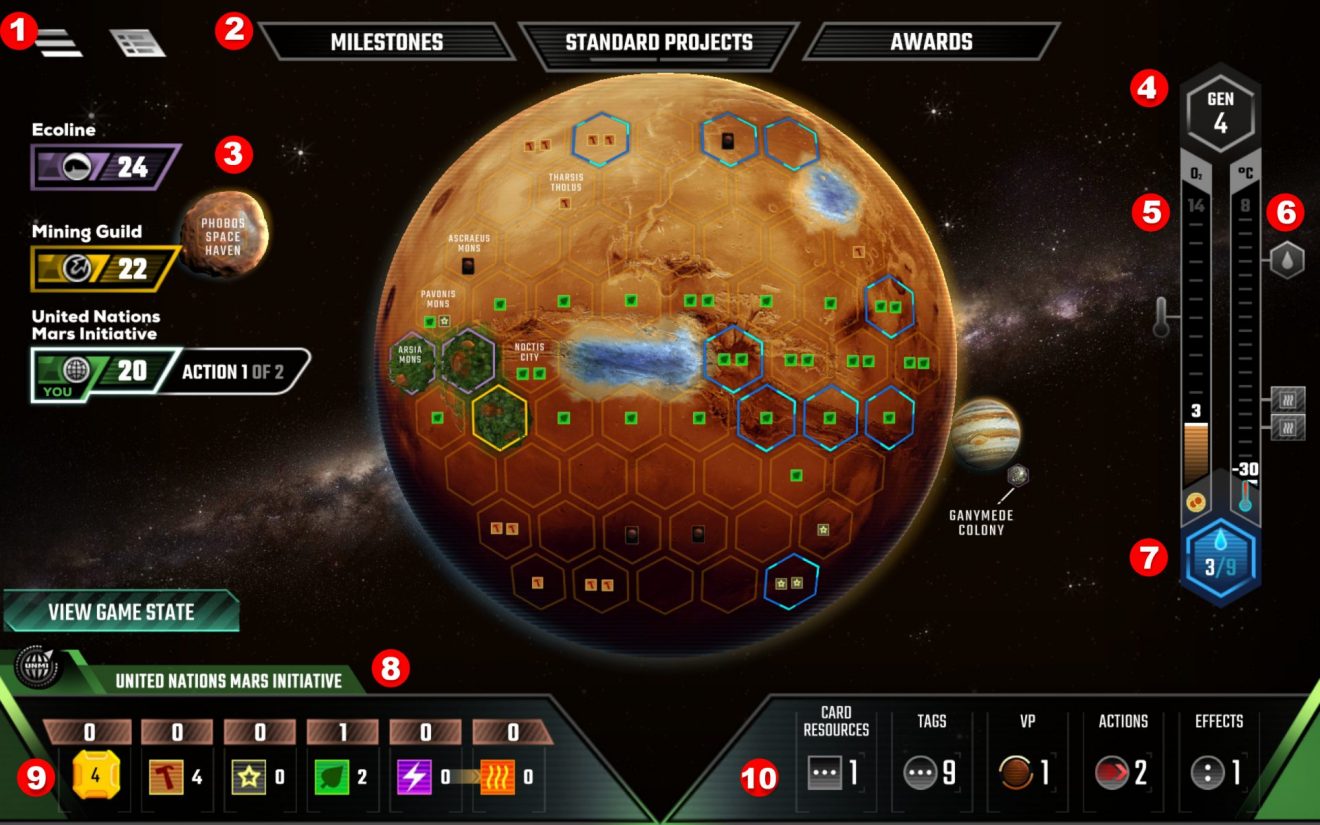
Task: Click the ocean placement bonus droplet icon
Action: (1286, 258)
